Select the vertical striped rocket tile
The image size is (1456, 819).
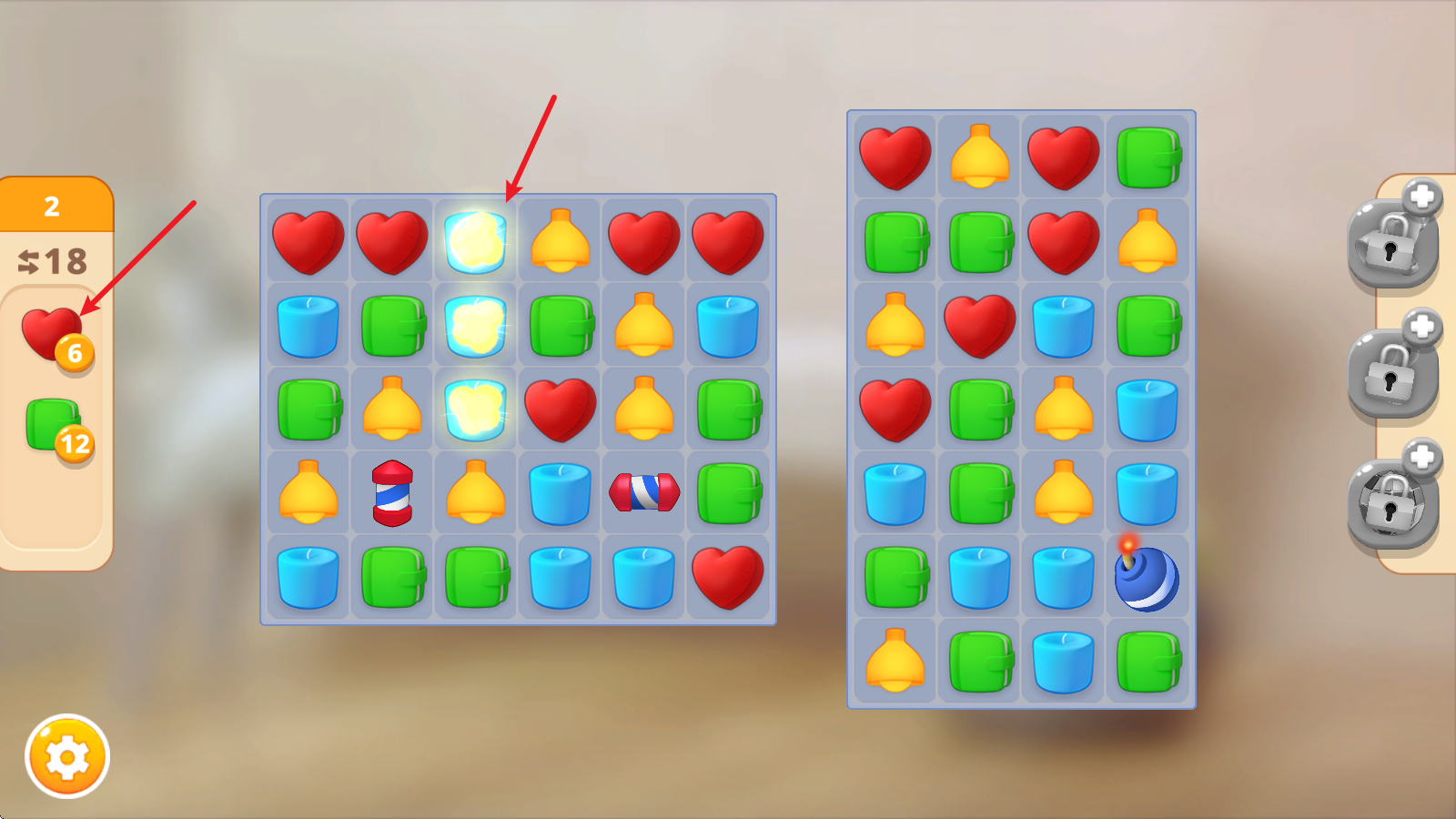point(392,493)
